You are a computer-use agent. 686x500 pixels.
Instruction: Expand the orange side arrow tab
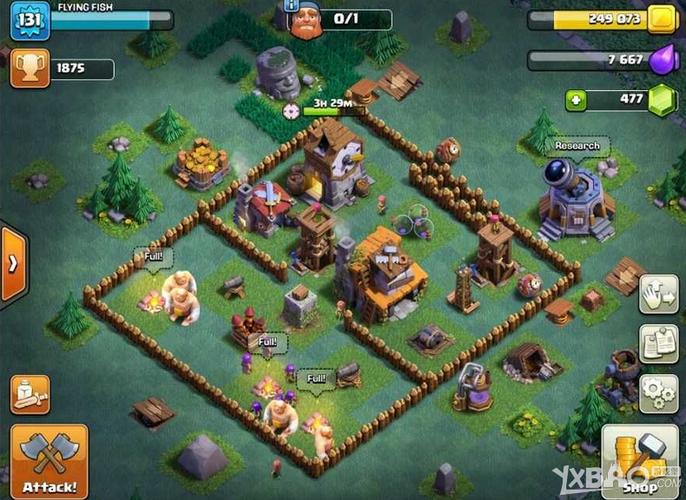pos(13,264)
